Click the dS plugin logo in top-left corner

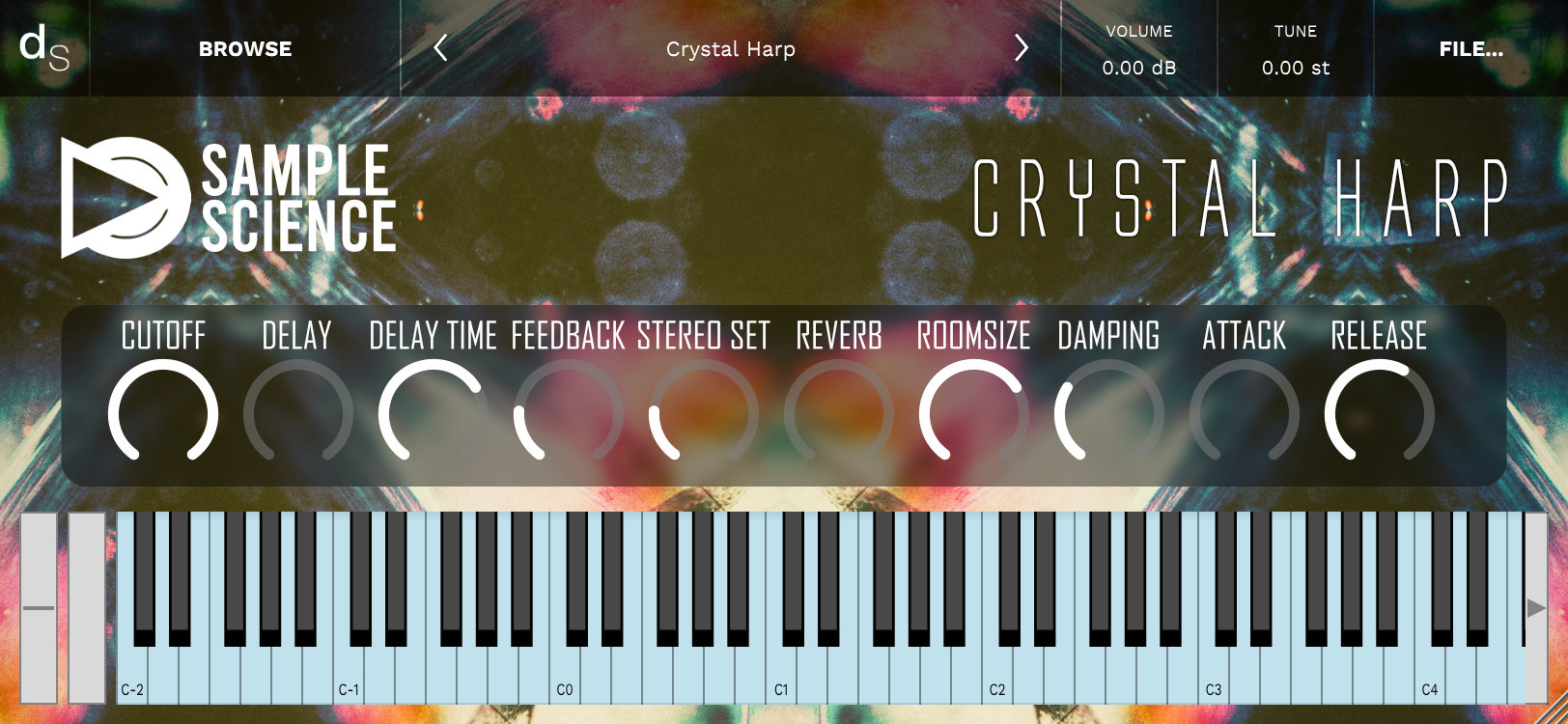[43, 46]
